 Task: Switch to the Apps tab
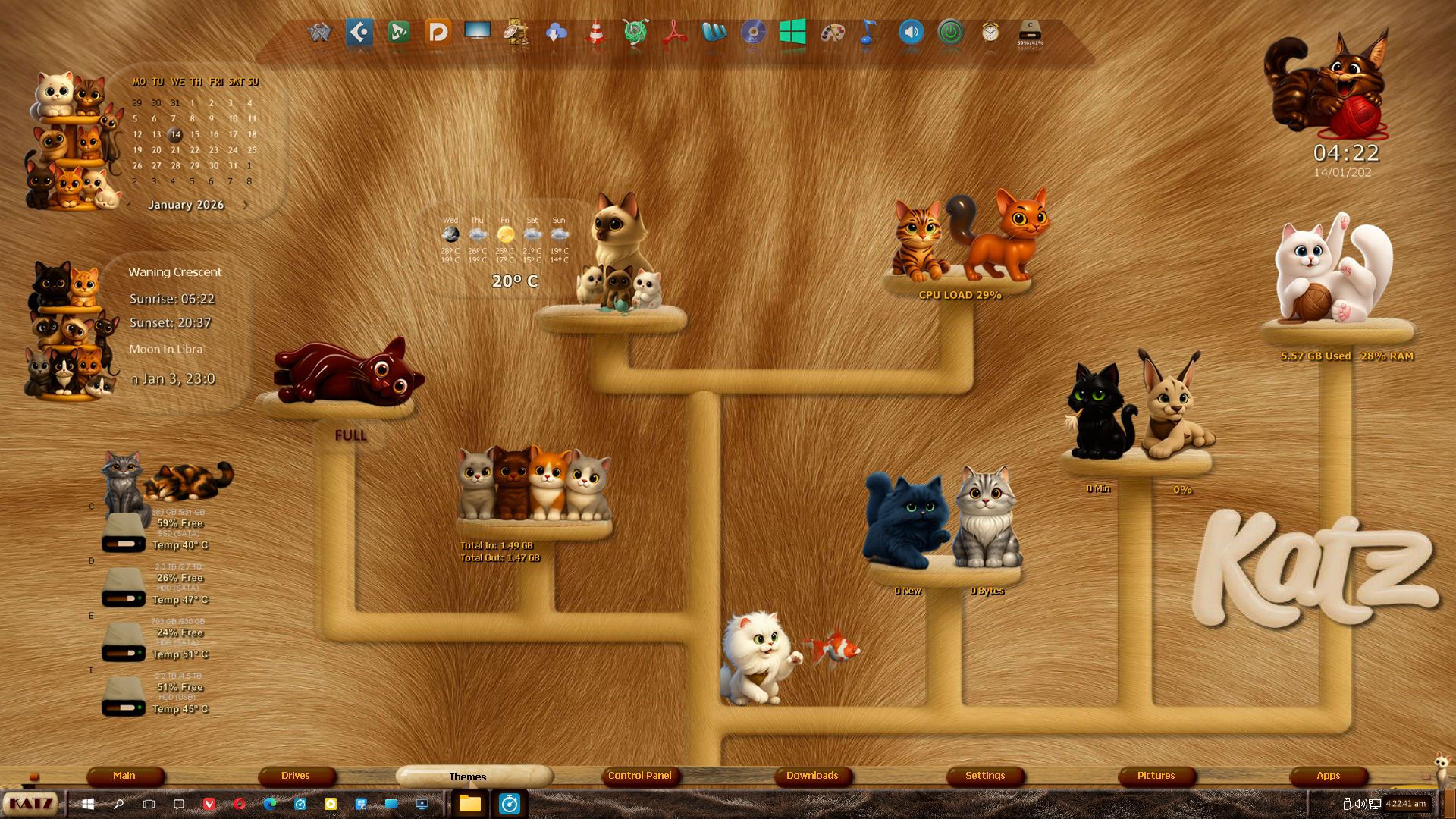coord(1329,776)
